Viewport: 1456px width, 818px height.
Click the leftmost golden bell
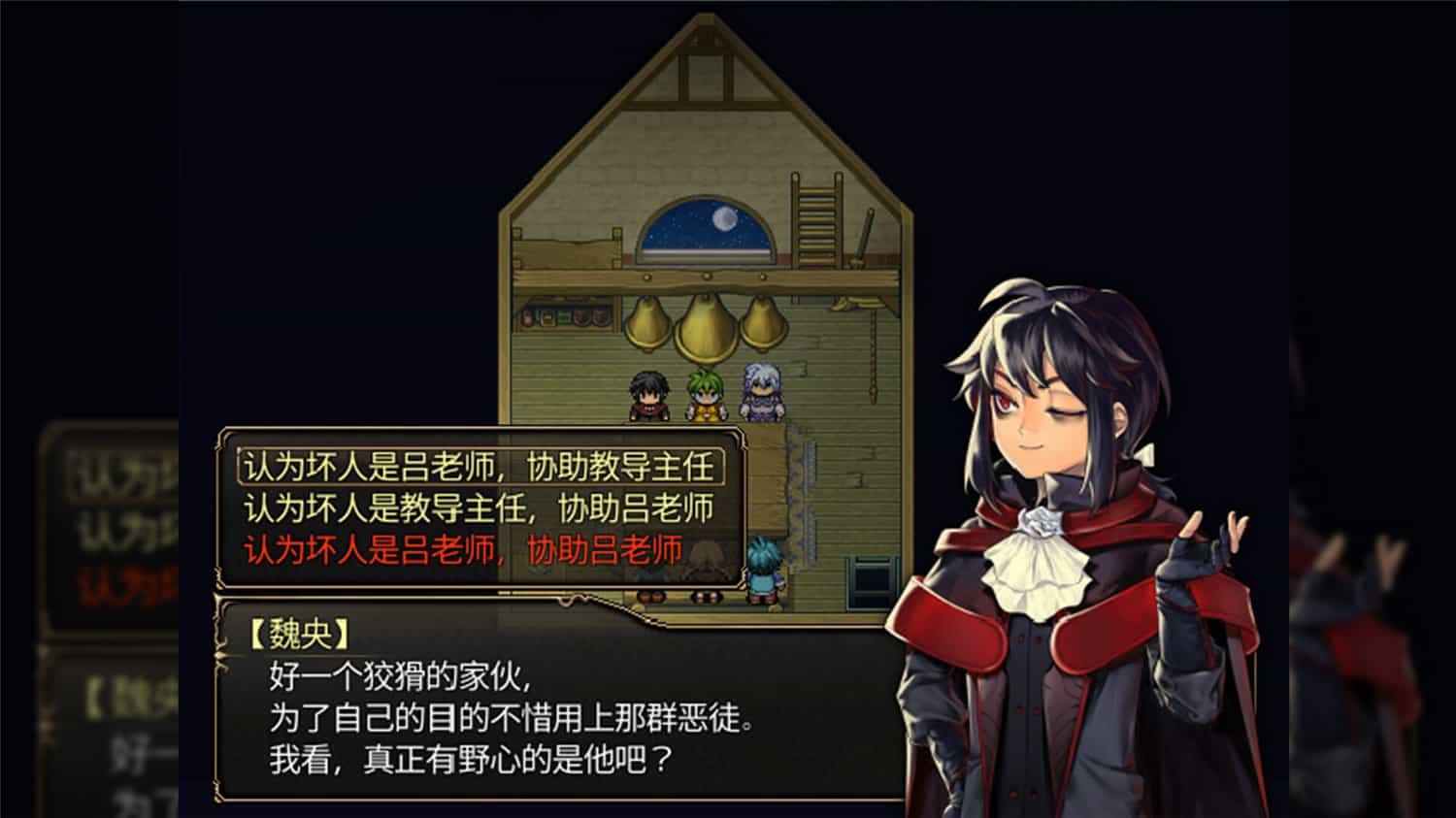[648, 325]
